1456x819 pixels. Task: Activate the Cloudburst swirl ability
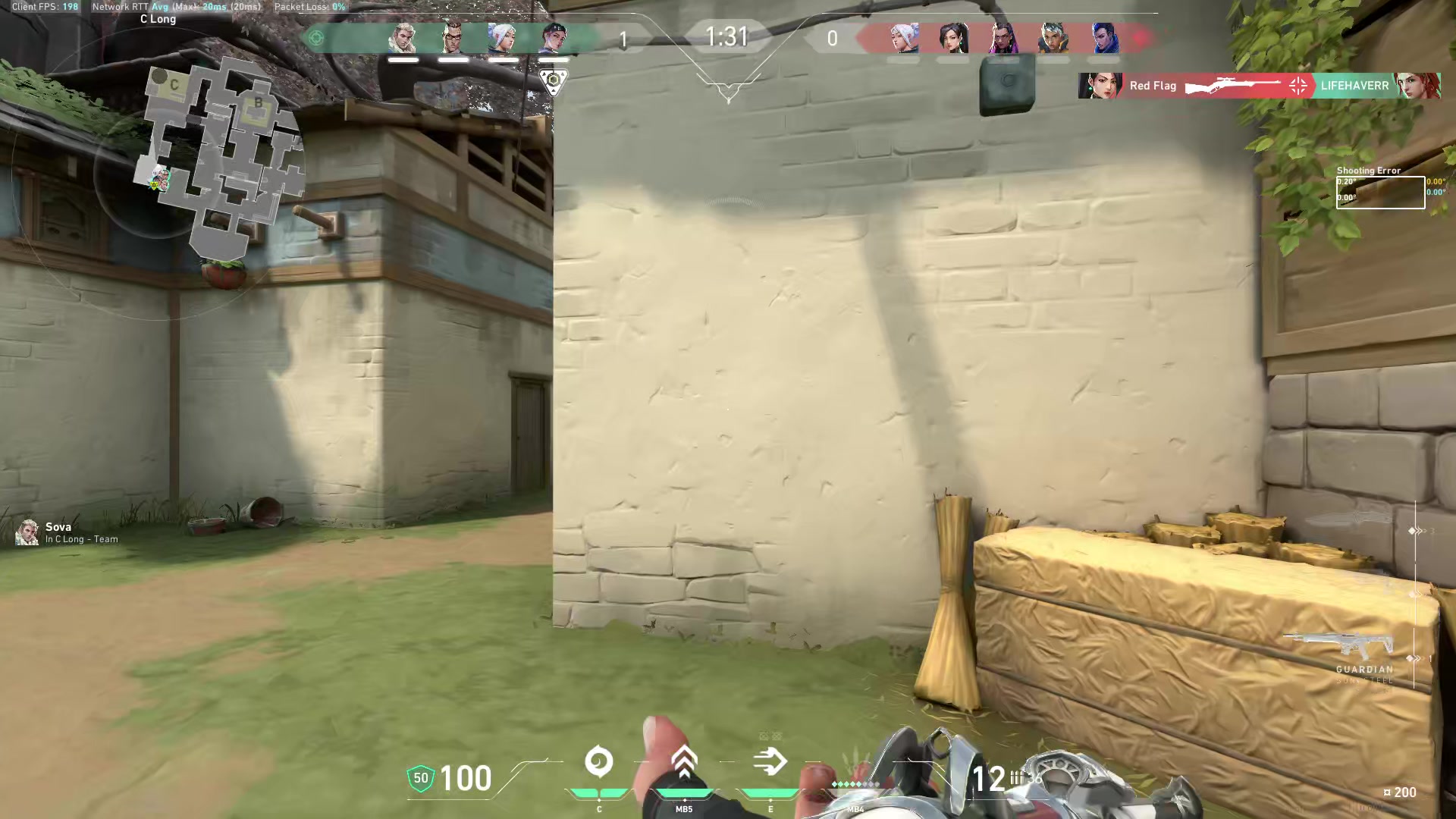click(599, 762)
